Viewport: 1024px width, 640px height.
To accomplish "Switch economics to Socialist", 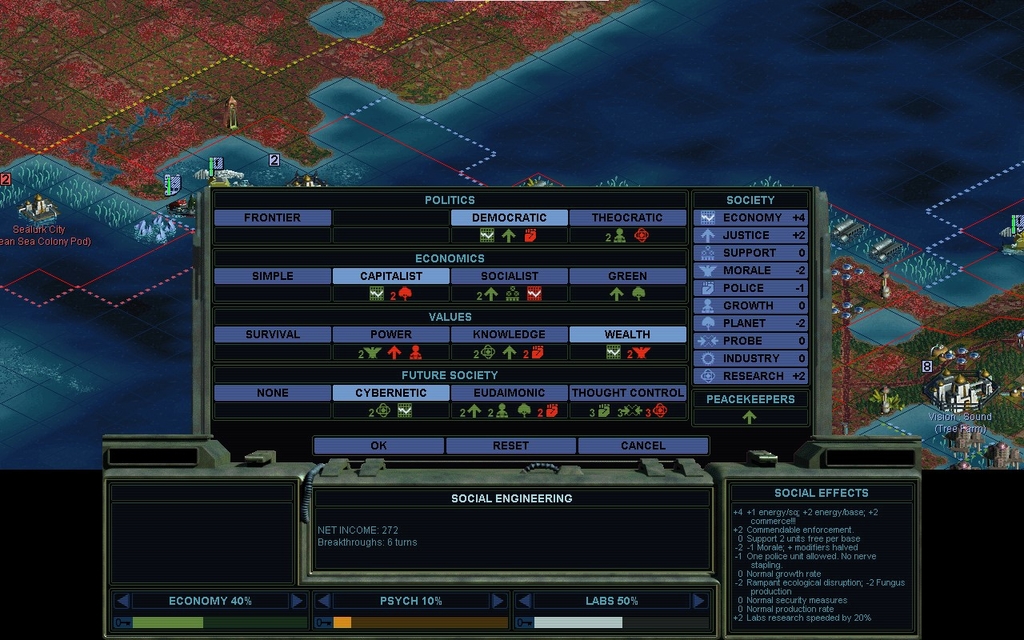I will click(x=509, y=276).
